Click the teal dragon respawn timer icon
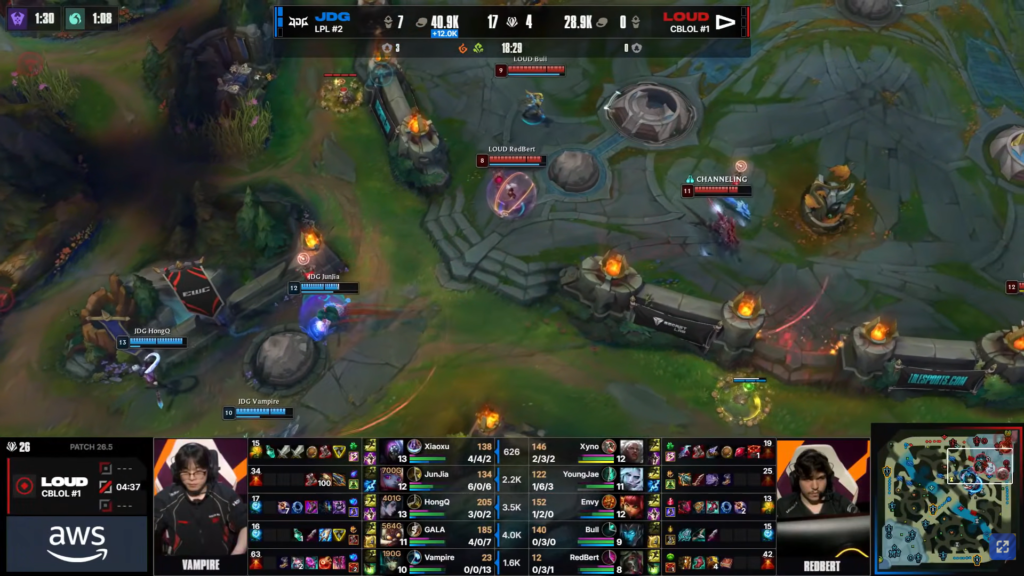Image resolution: width=1024 pixels, height=576 pixels. coord(76,17)
